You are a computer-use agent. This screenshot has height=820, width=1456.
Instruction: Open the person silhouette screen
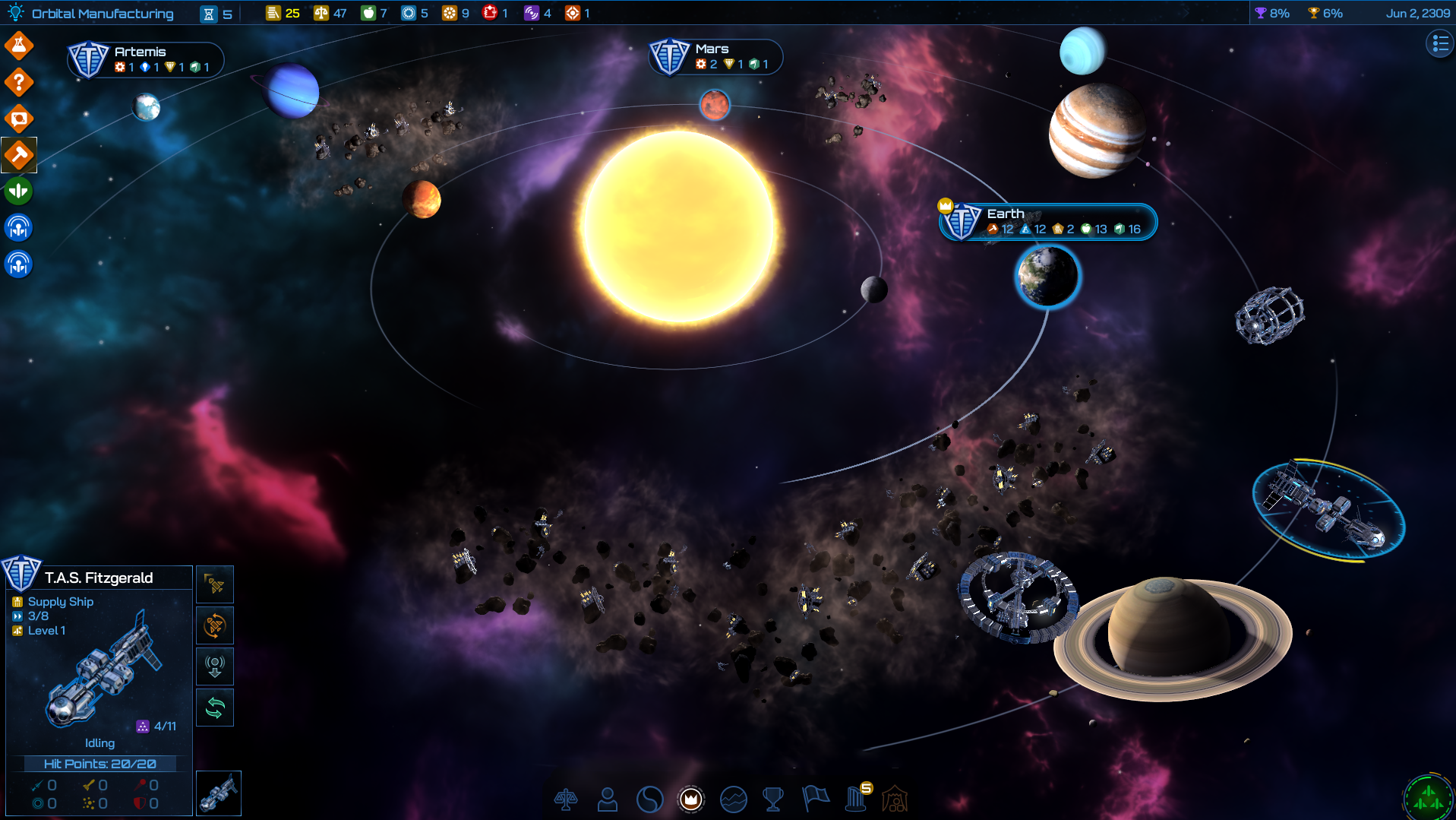(608, 799)
